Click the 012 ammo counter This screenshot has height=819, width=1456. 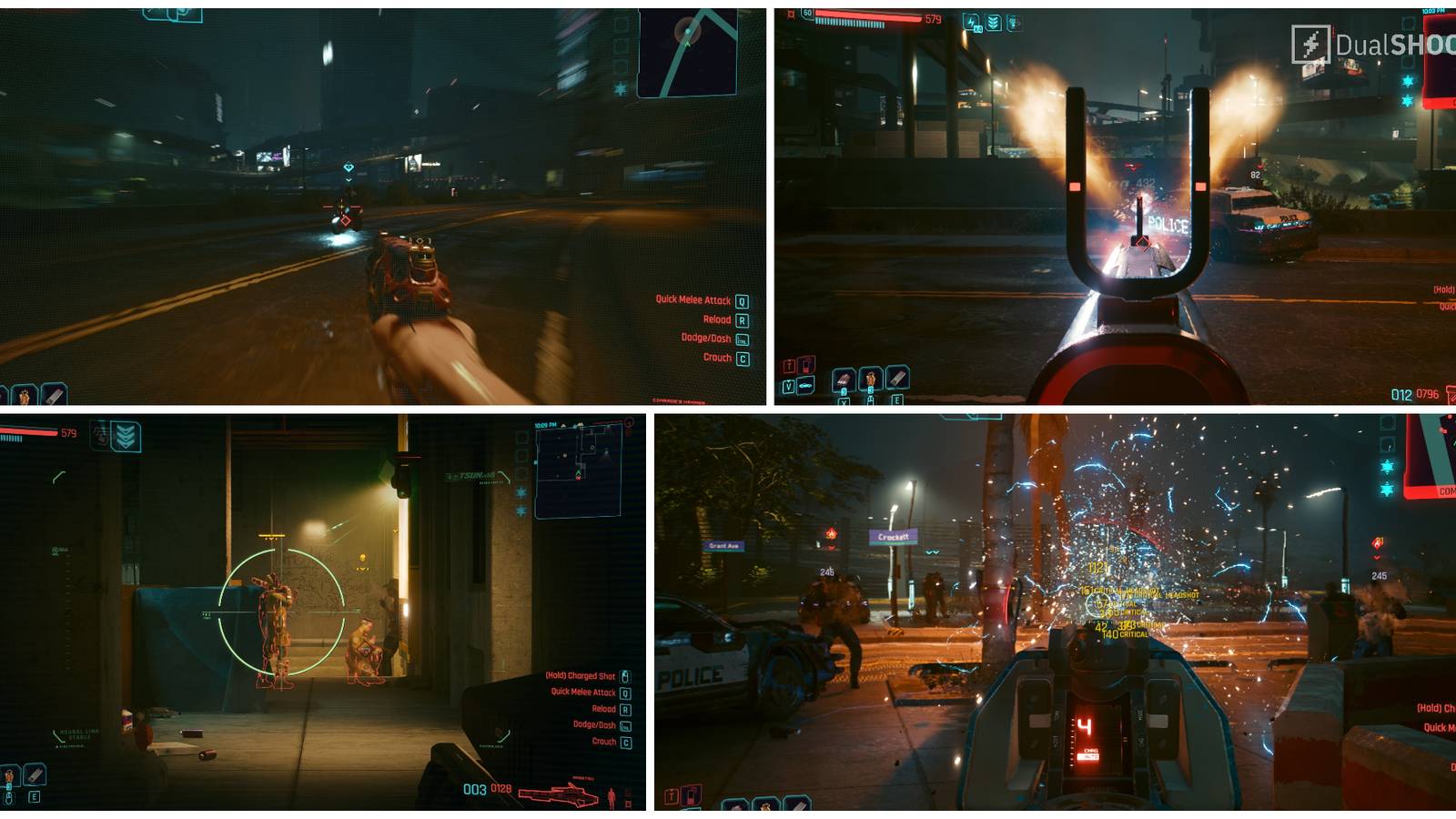[x=1401, y=394]
